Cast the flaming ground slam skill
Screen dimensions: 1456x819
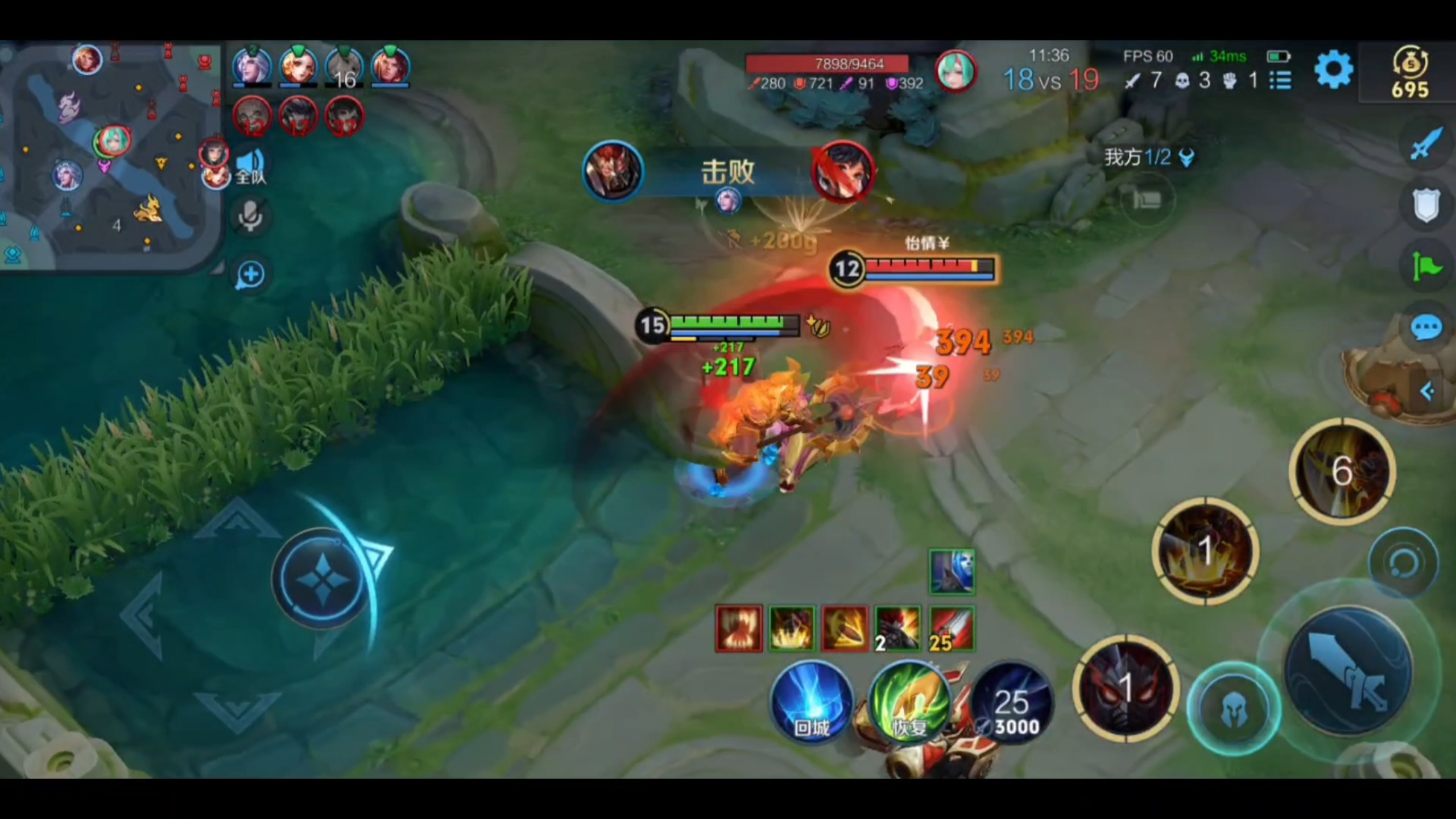coord(1205,551)
